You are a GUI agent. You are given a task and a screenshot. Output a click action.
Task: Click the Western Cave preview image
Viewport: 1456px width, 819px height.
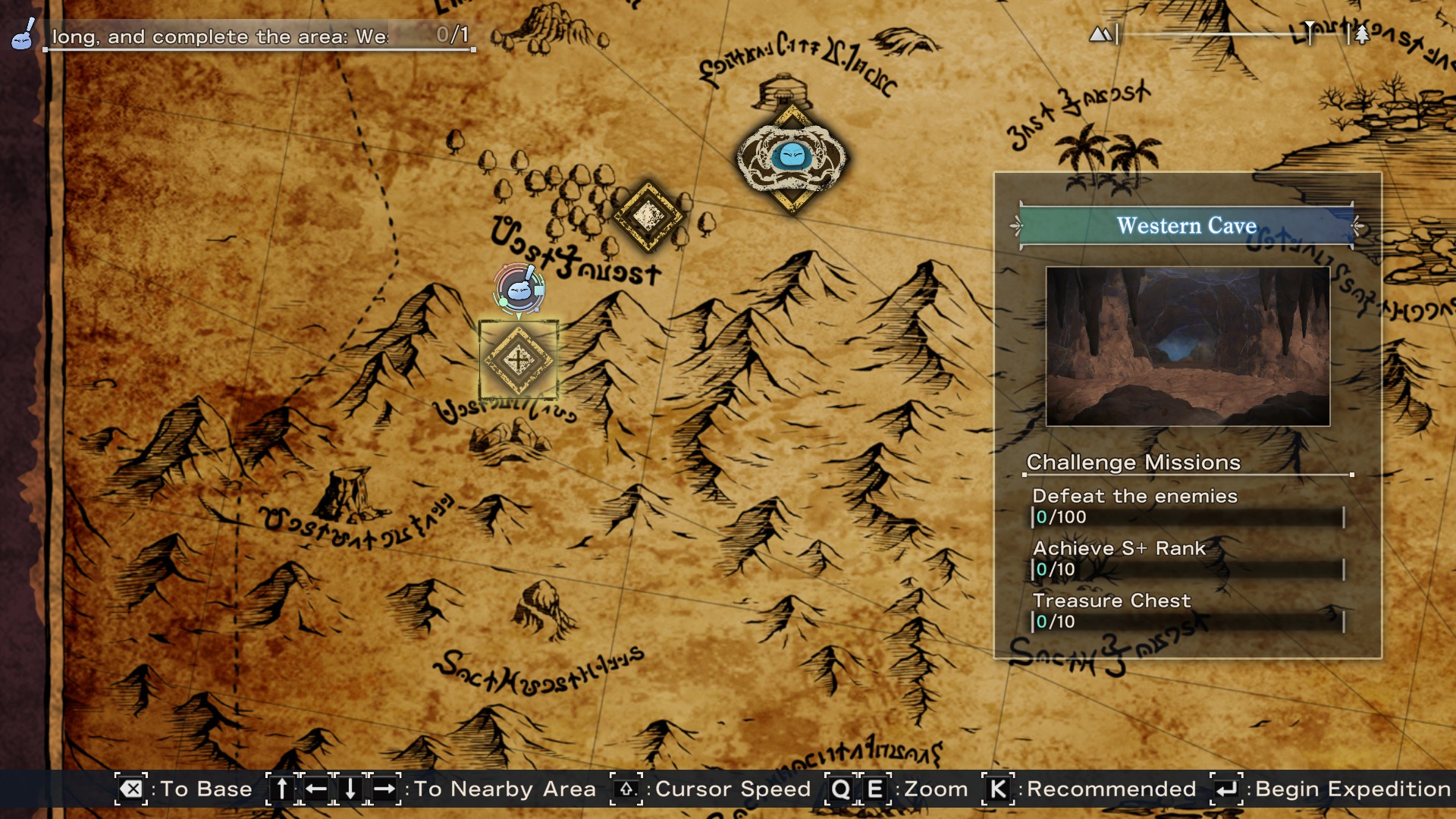[1188, 347]
